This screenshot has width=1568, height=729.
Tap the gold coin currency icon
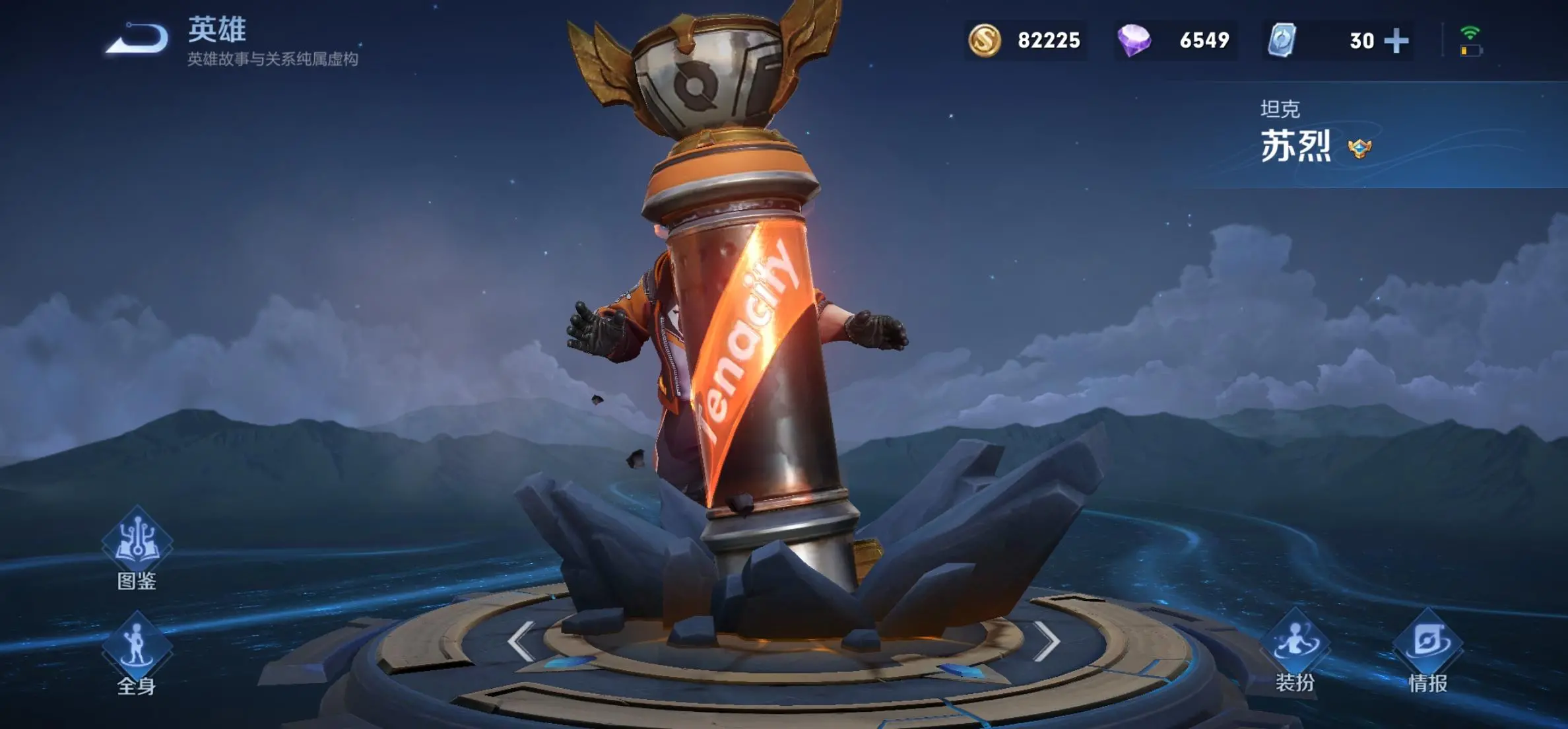click(984, 40)
